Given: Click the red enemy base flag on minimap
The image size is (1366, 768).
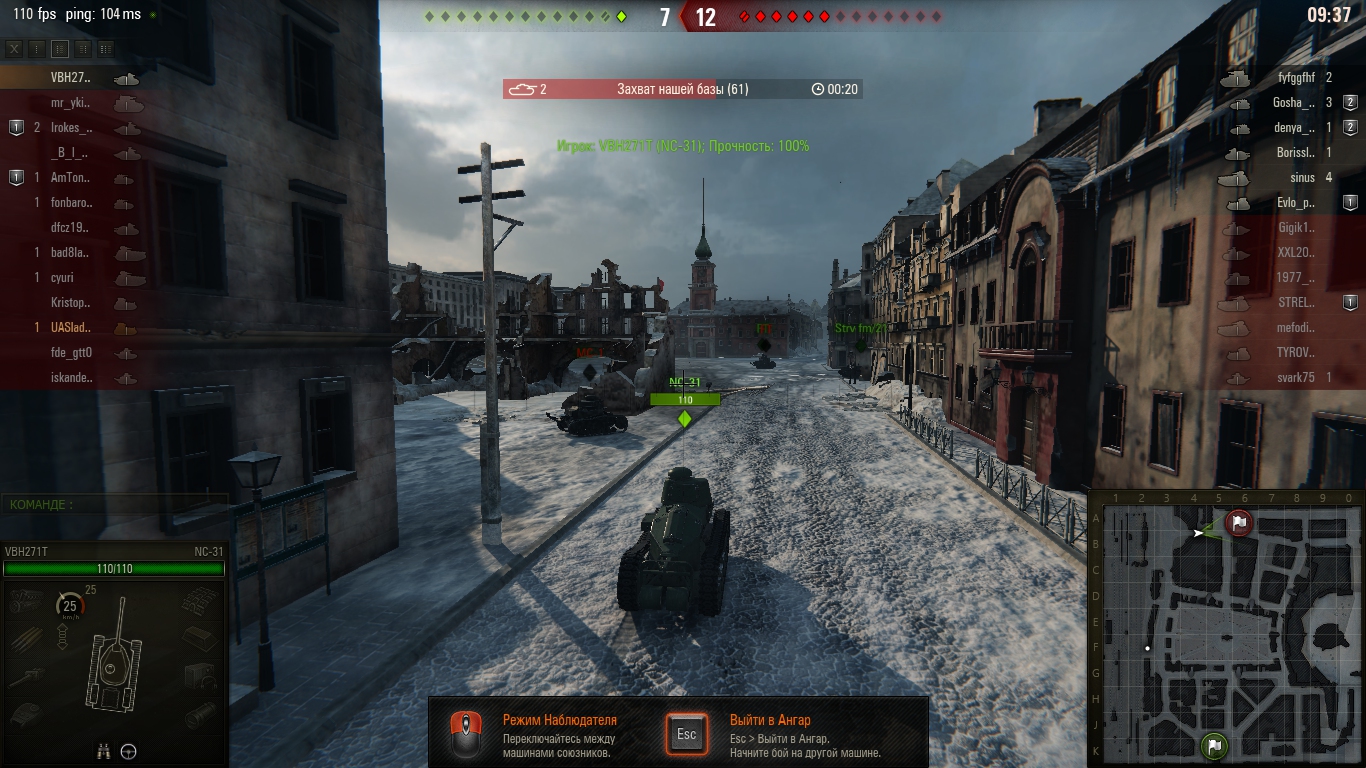Looking at the screenshot, I should point(1239,522).
